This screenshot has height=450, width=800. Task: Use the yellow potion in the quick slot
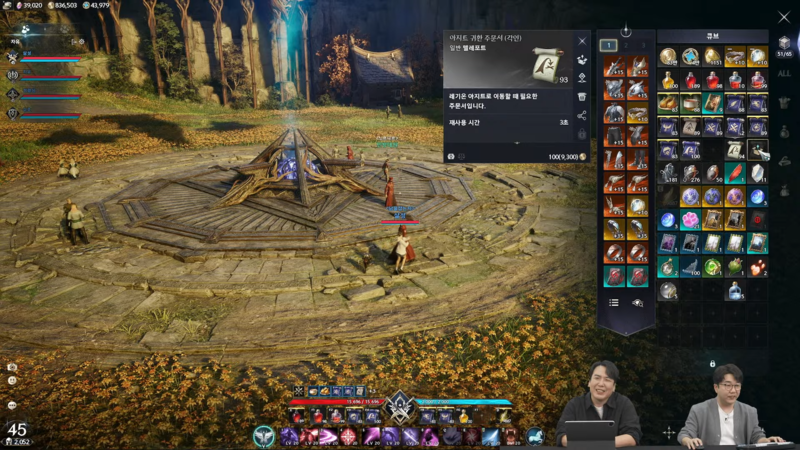464,416
